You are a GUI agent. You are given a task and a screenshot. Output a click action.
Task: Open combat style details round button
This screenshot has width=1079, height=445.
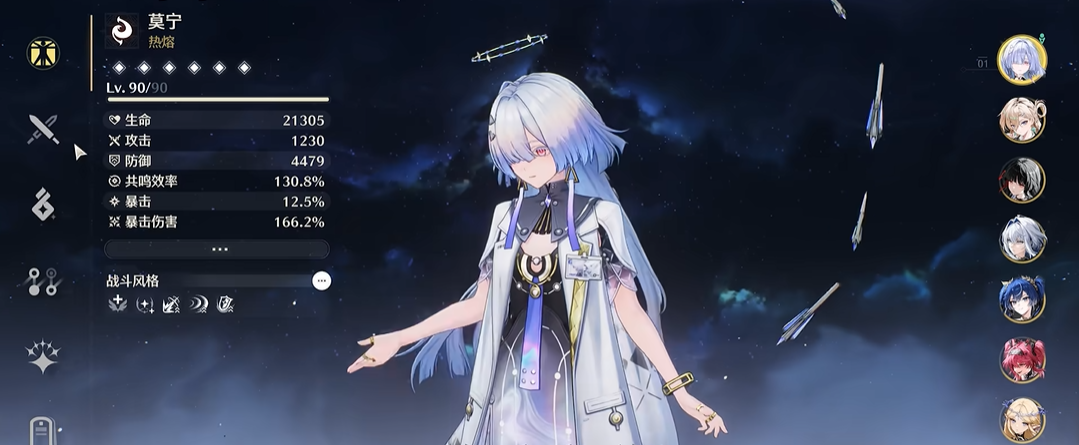[321, 281]
